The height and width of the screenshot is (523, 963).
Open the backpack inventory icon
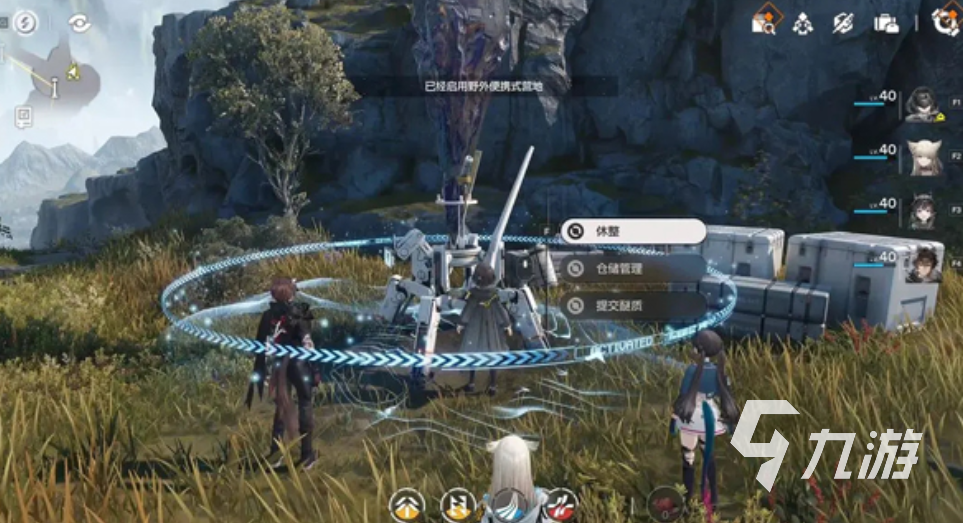coord(886,23)
